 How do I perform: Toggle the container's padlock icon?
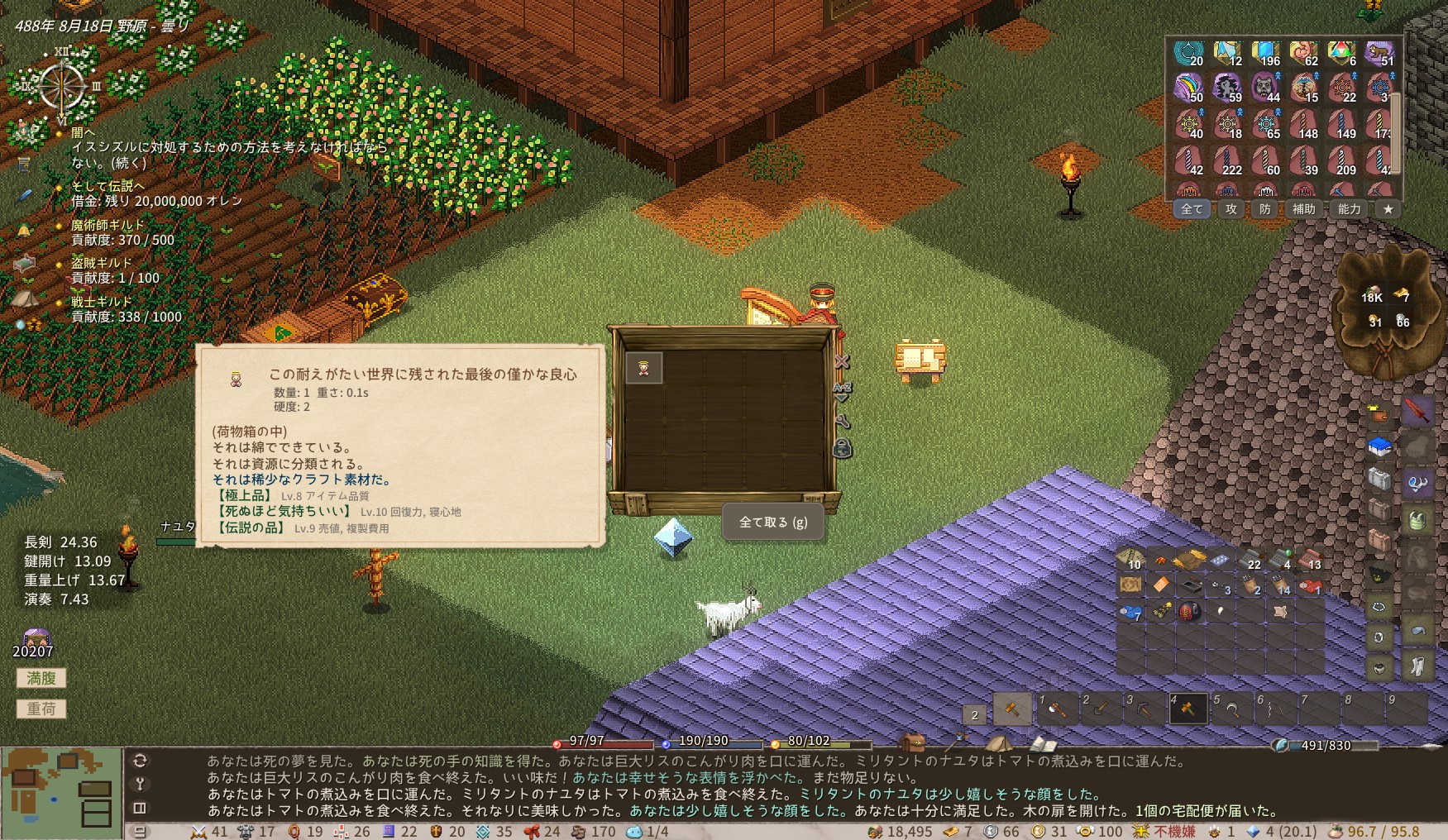coord(842,449)
